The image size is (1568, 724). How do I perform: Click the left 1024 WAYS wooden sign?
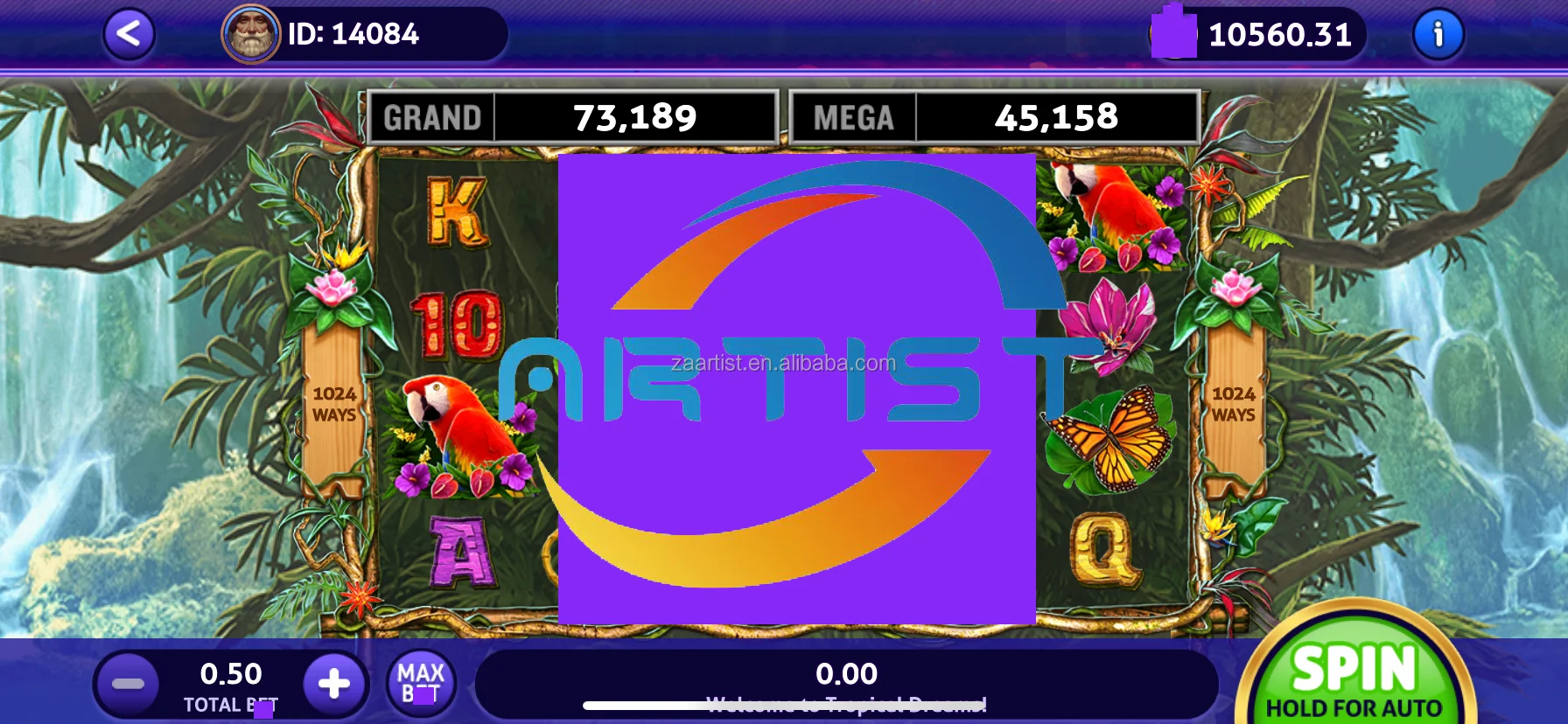336,404
